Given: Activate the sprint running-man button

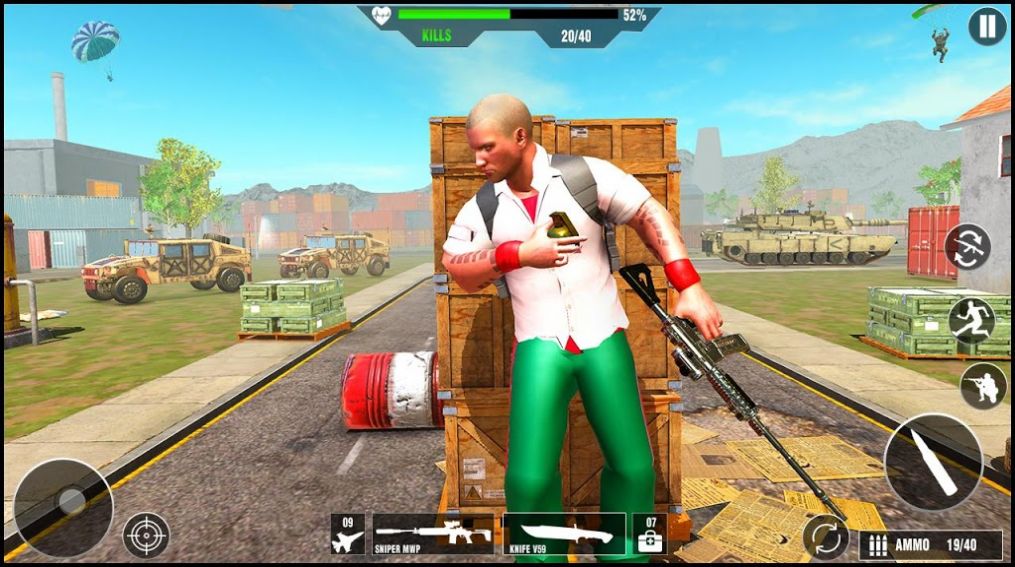Looking at the screenshot, I should (972, 320).
